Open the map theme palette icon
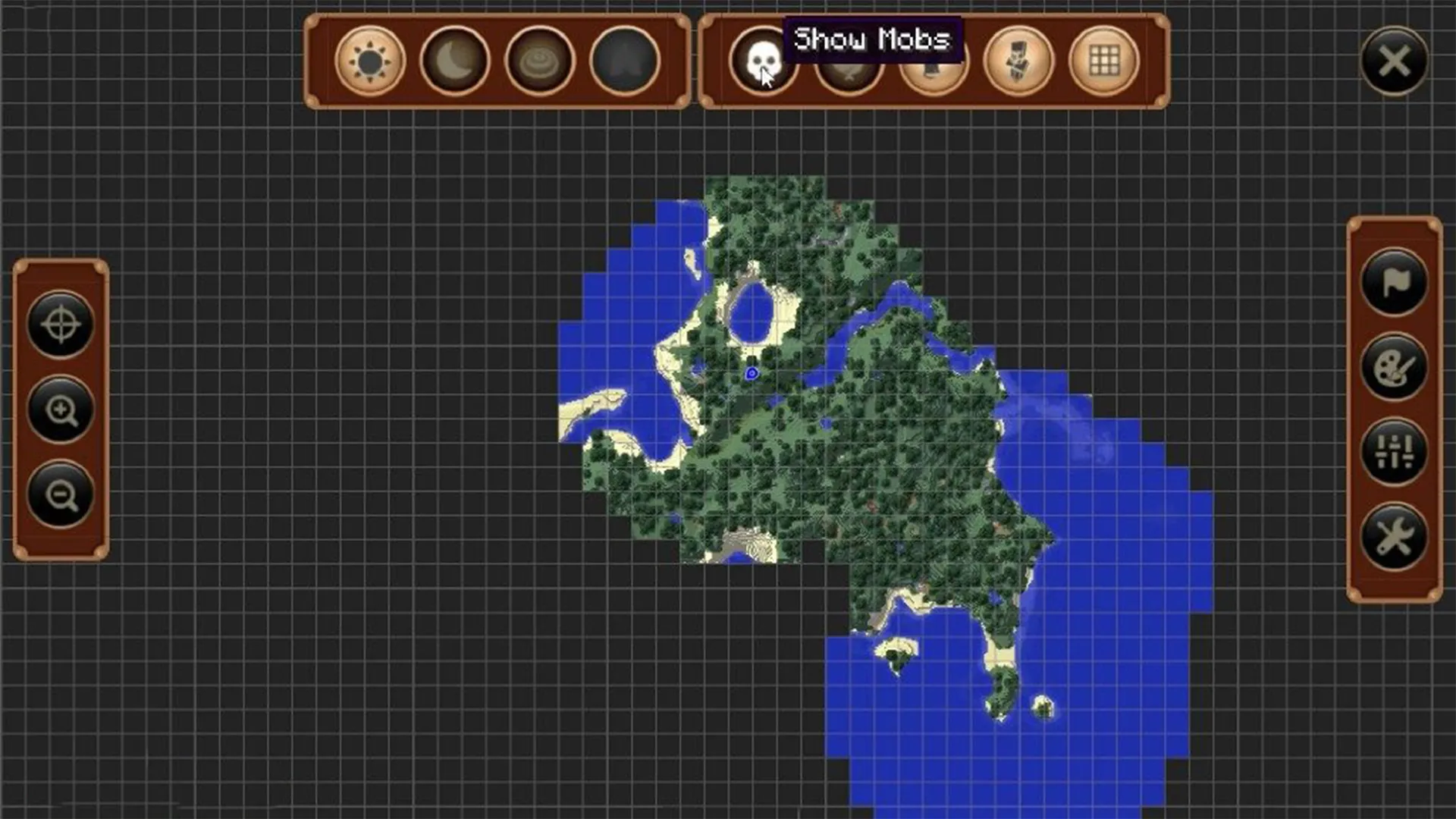Viewport: 1456px width, 819px height. tap(1394, 366)
